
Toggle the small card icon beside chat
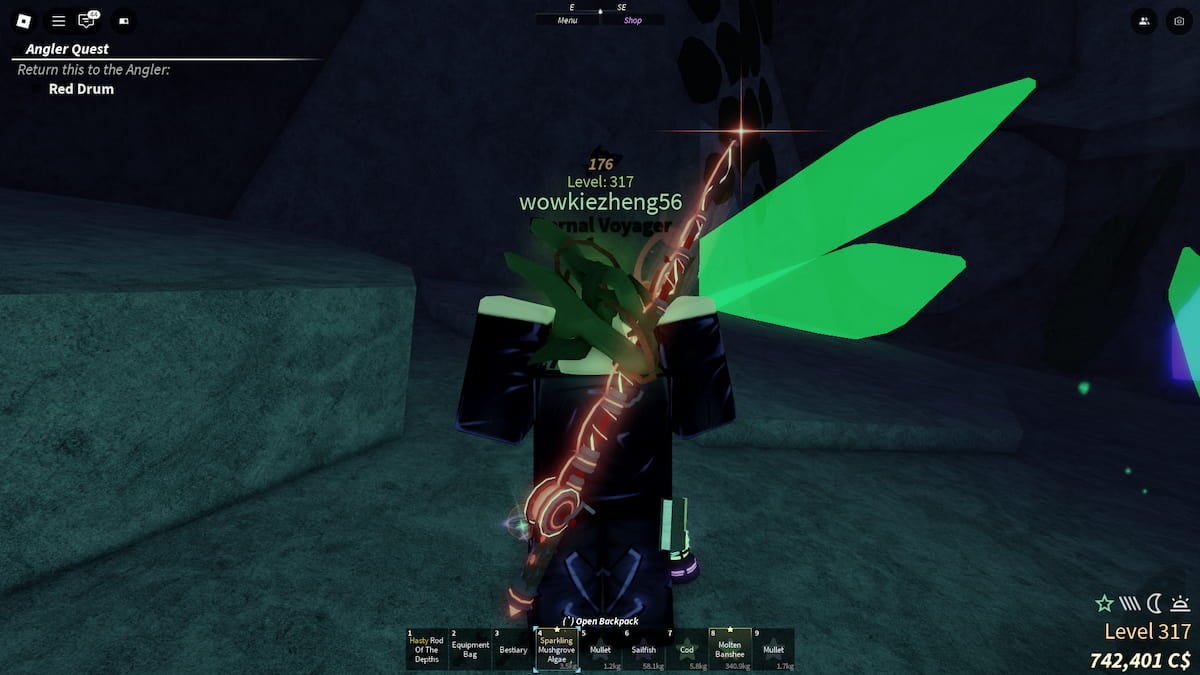(x=124, y=20)
